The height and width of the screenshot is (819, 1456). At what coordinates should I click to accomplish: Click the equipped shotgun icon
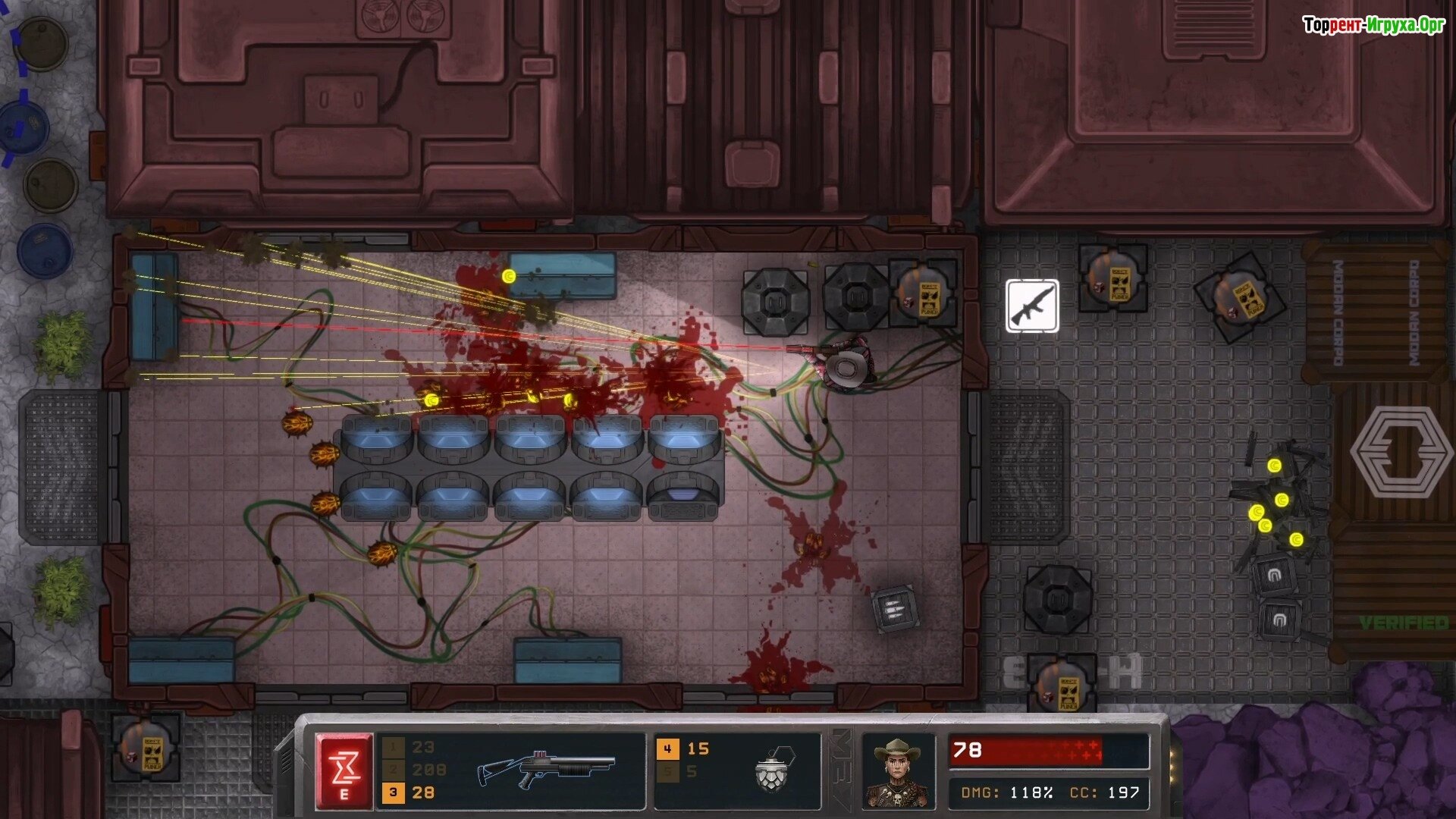546,770
